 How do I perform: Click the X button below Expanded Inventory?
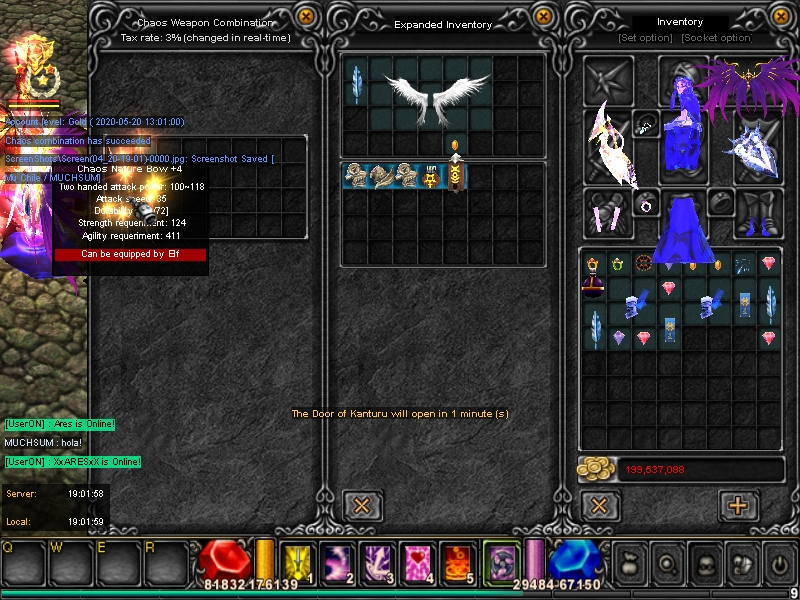pos(363,505)
